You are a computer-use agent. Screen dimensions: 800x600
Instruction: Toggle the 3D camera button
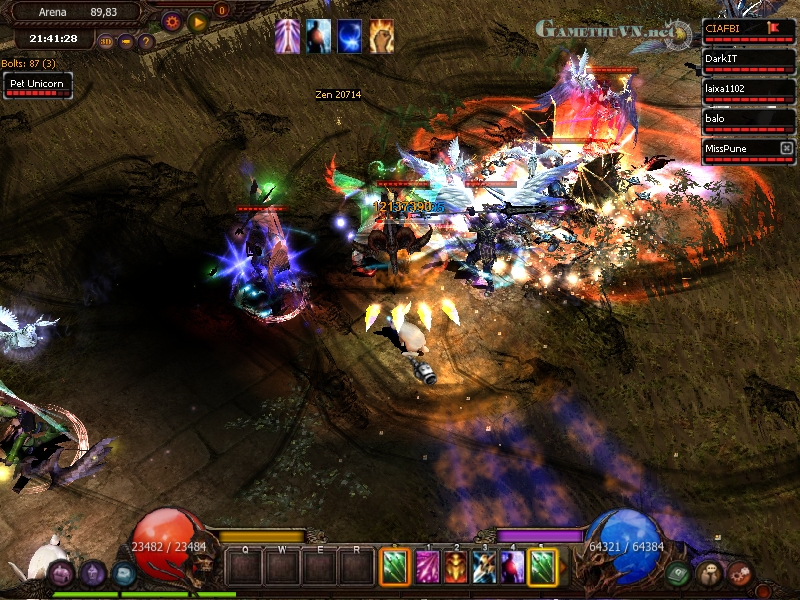click(x=106, y=42)
